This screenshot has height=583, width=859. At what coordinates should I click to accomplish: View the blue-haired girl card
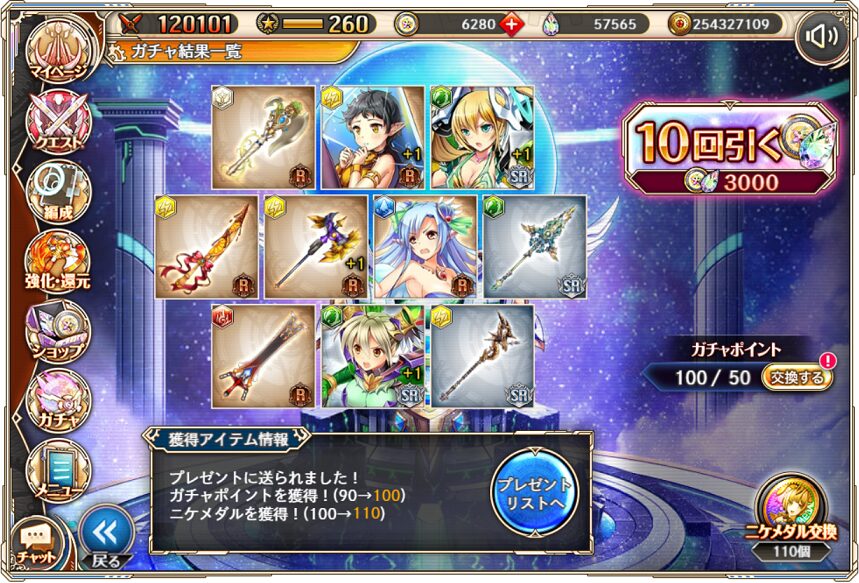coord(424,246)
